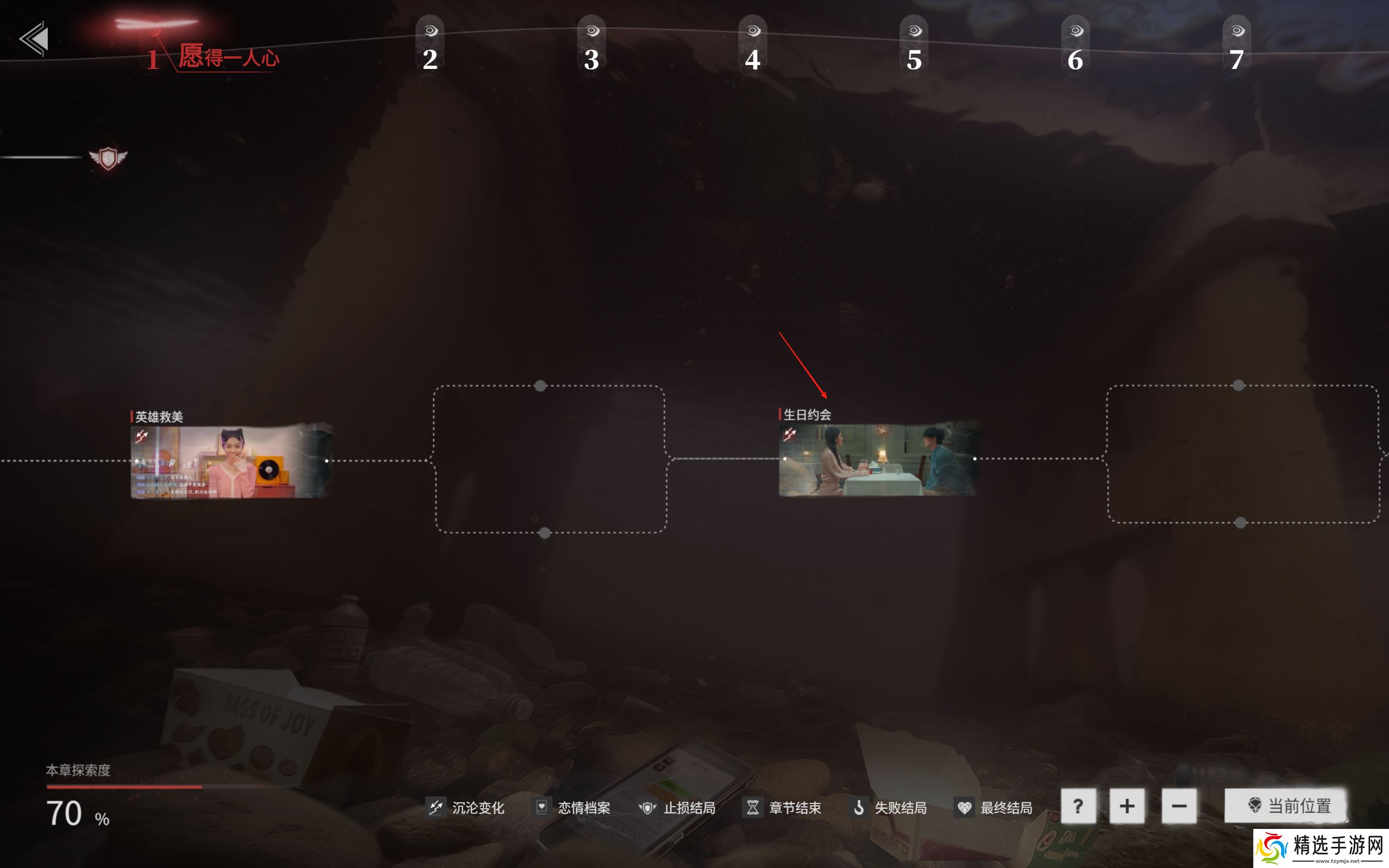Open the 生日约会 story node thumbnail
The height and width of the screenshot is (868, 1389).
877,459
